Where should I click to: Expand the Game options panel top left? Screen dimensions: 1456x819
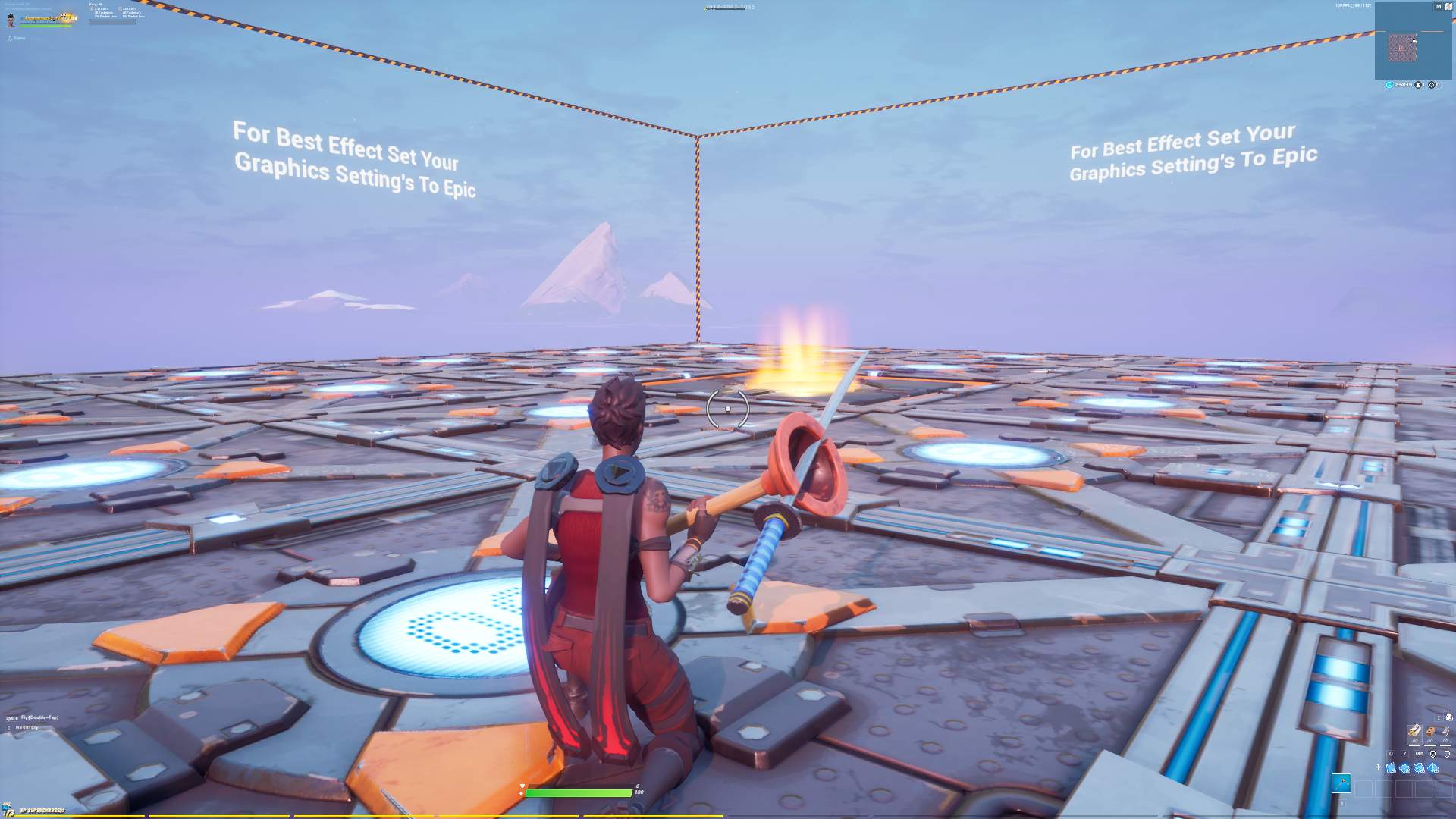15,38
